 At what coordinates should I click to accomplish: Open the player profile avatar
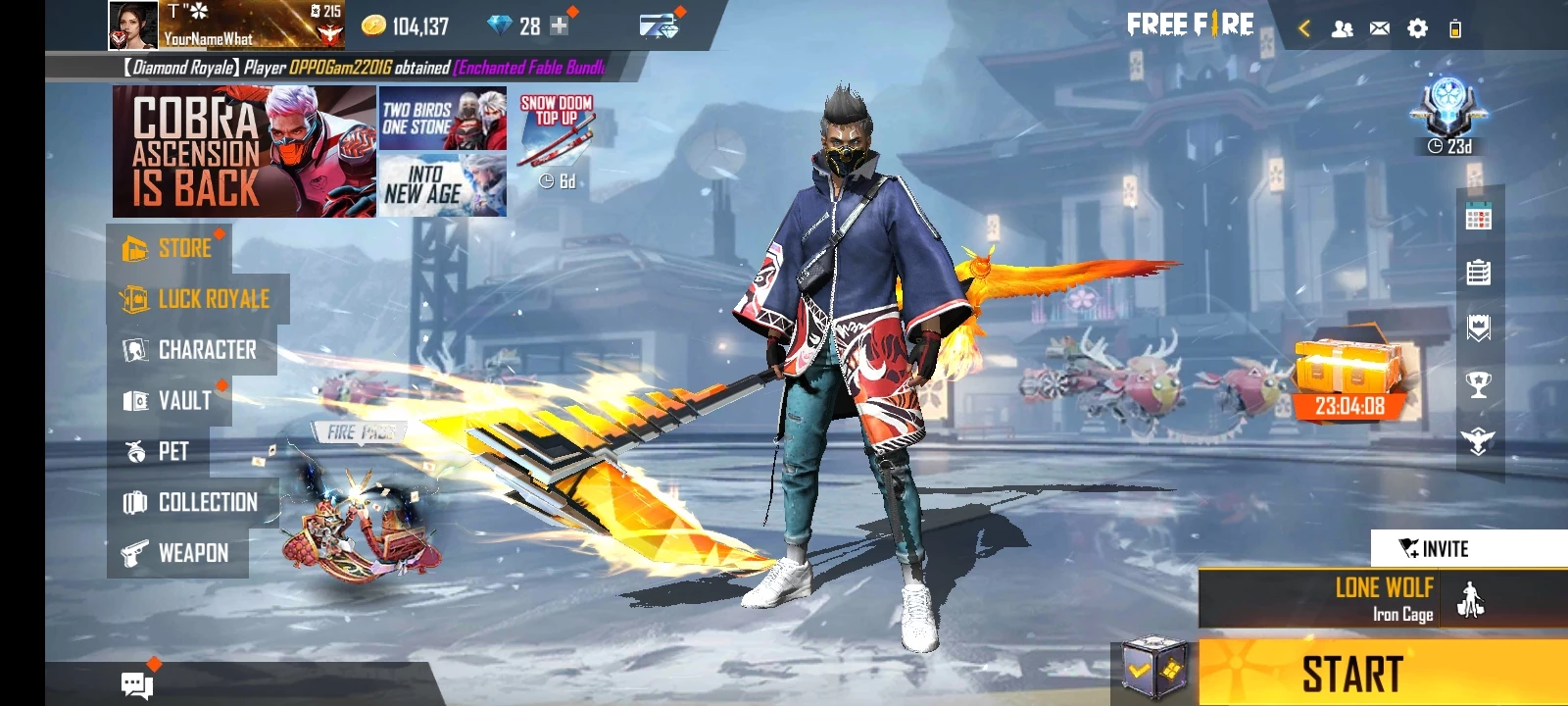click(x=132, y=25)
